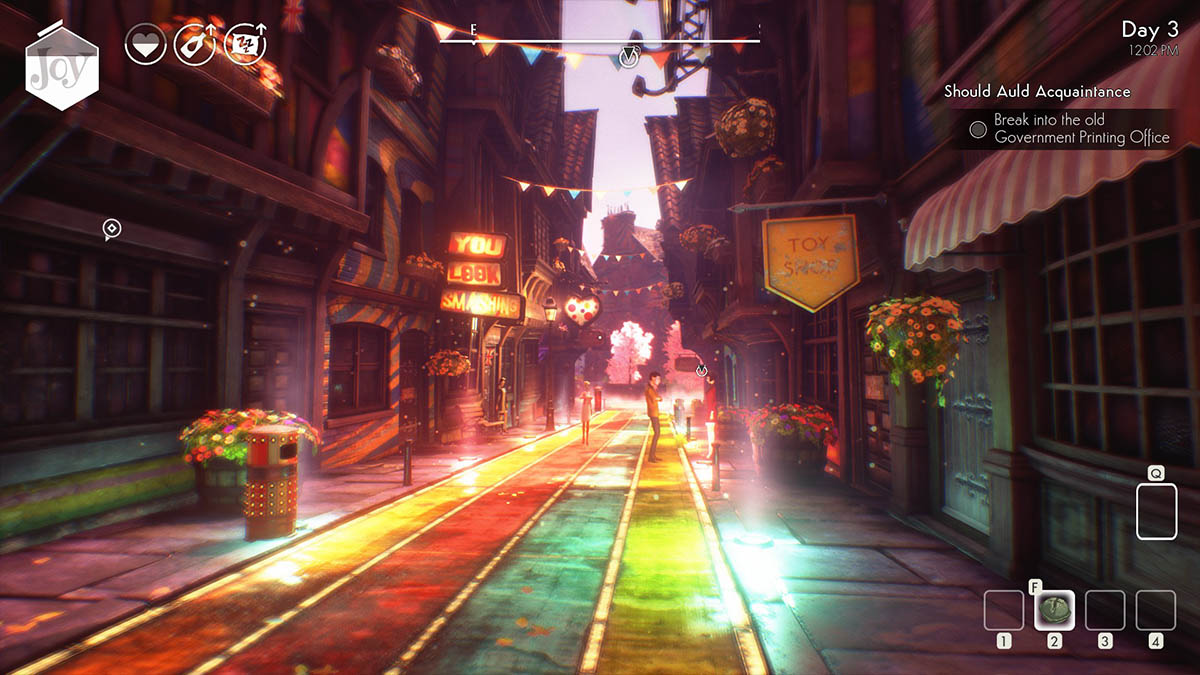
Task: Click the heart health status icon
Action: (x=146, y=45)
